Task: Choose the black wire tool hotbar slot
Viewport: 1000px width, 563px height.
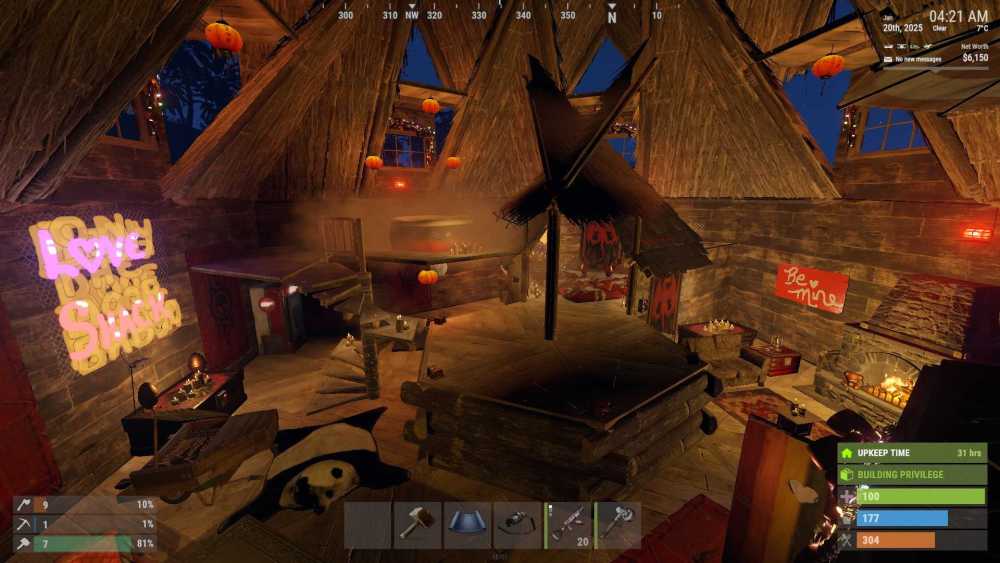Action: pyautogui.click(x=517, y=524)
